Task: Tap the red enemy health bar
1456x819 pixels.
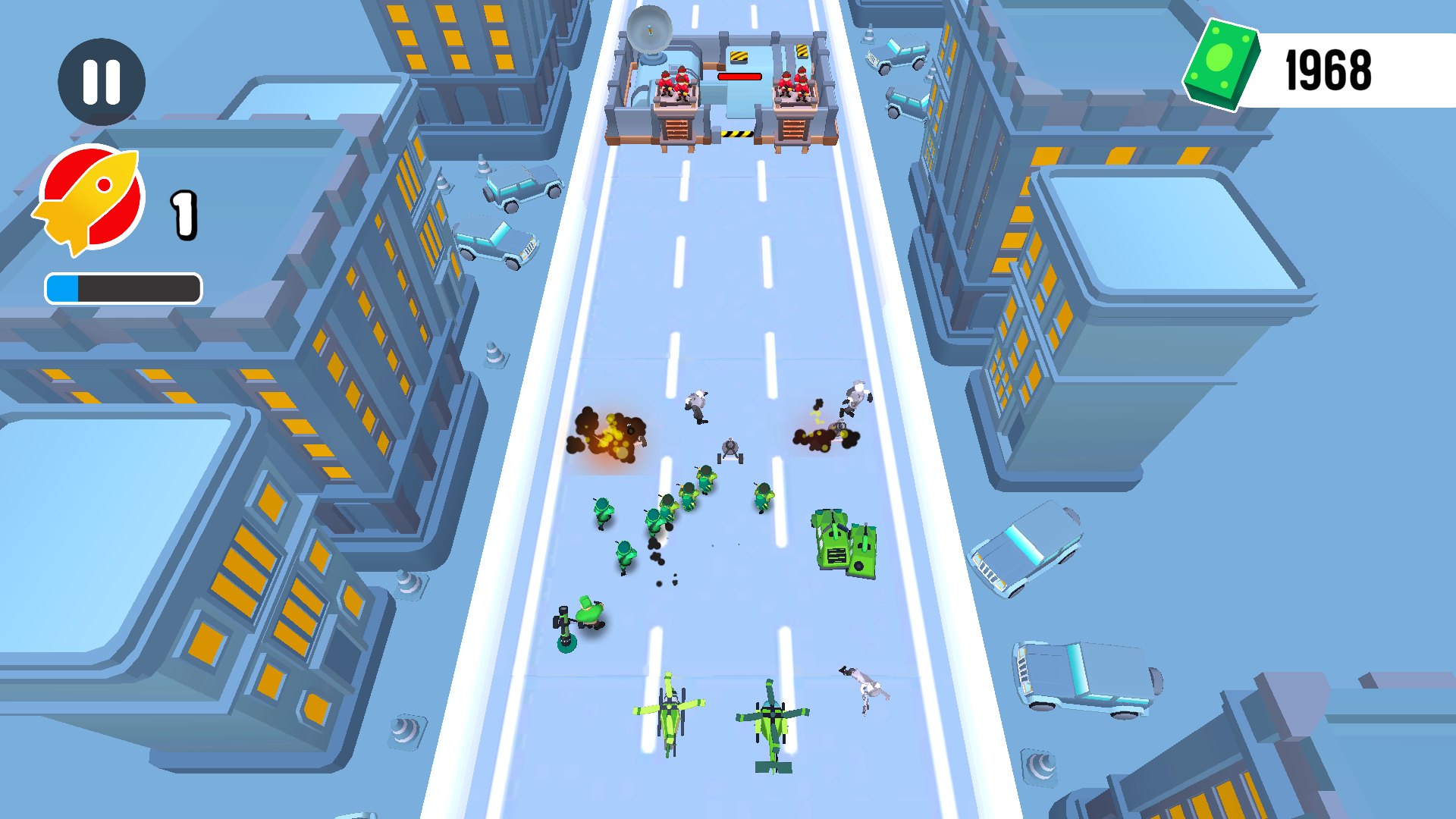Action: pos(739,76)
